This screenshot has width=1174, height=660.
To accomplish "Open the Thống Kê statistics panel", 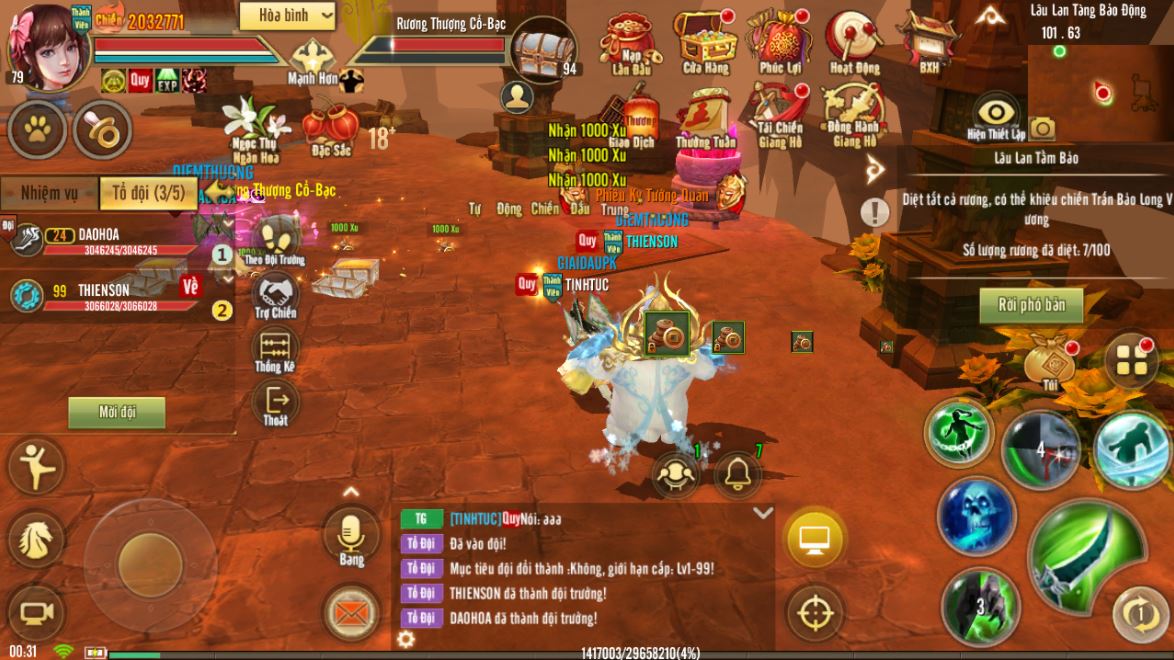I will pos(274,352).
